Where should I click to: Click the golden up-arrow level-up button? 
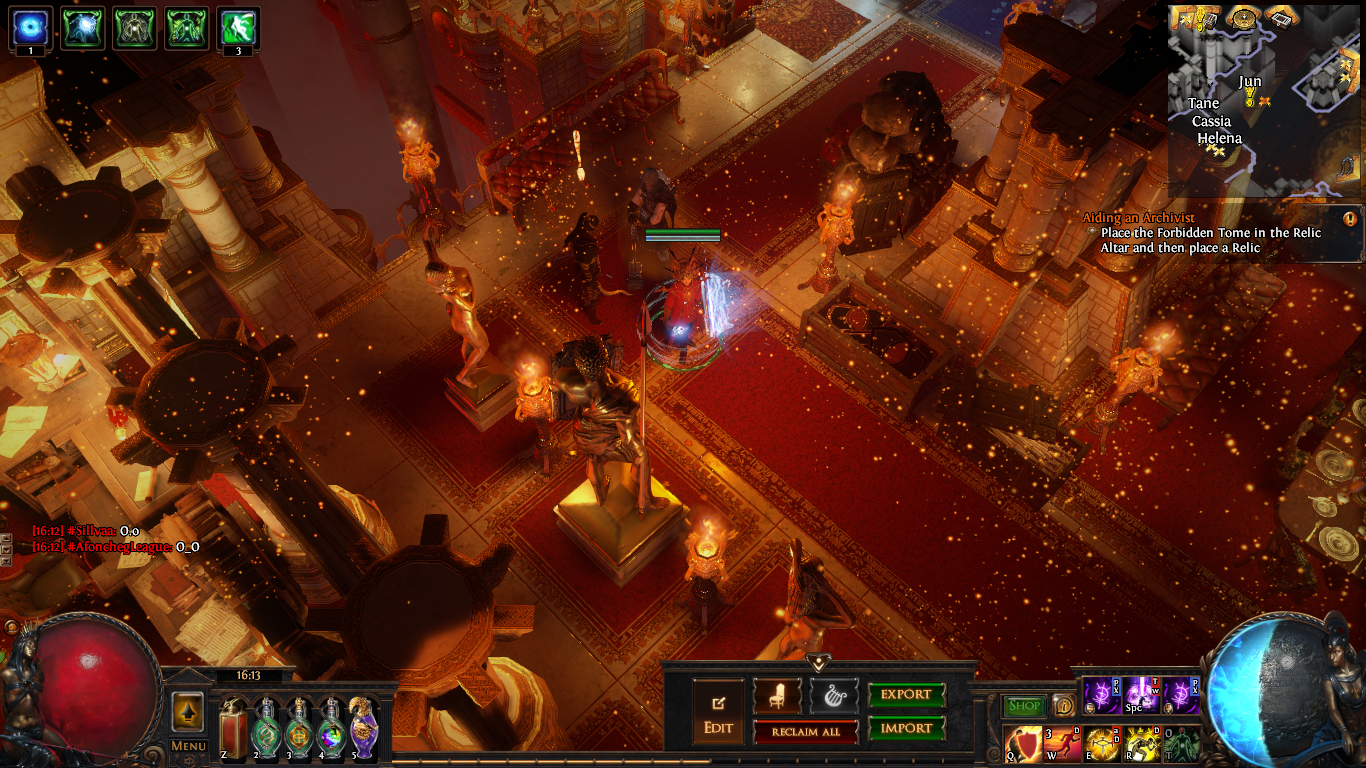(188, 712)
